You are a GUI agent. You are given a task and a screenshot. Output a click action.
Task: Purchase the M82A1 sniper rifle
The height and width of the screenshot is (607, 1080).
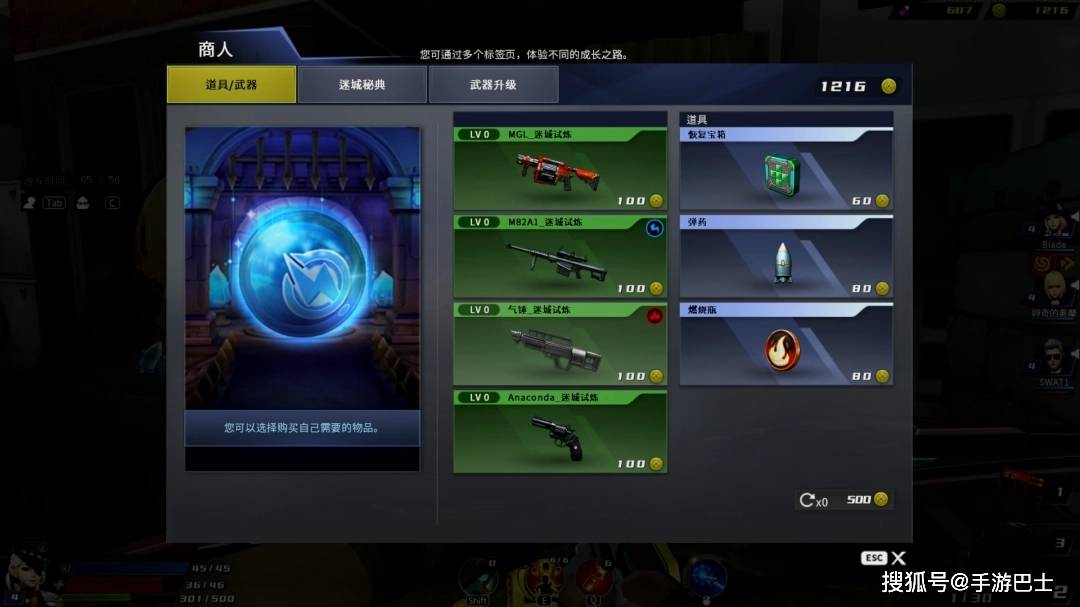(x=560, y=257)
